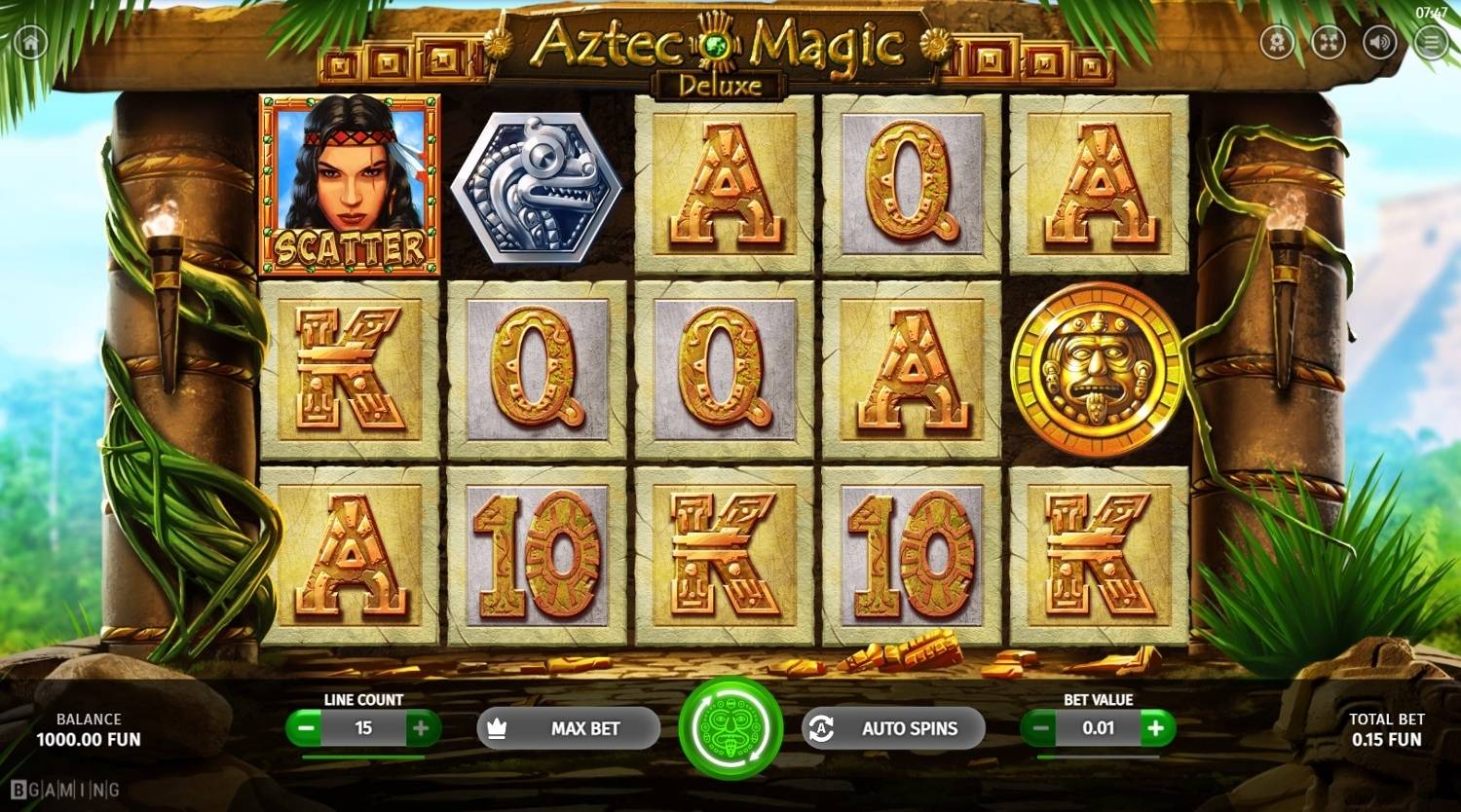Click the crown icon on Max Bet
1461x812 pixels.
point(497,727)
